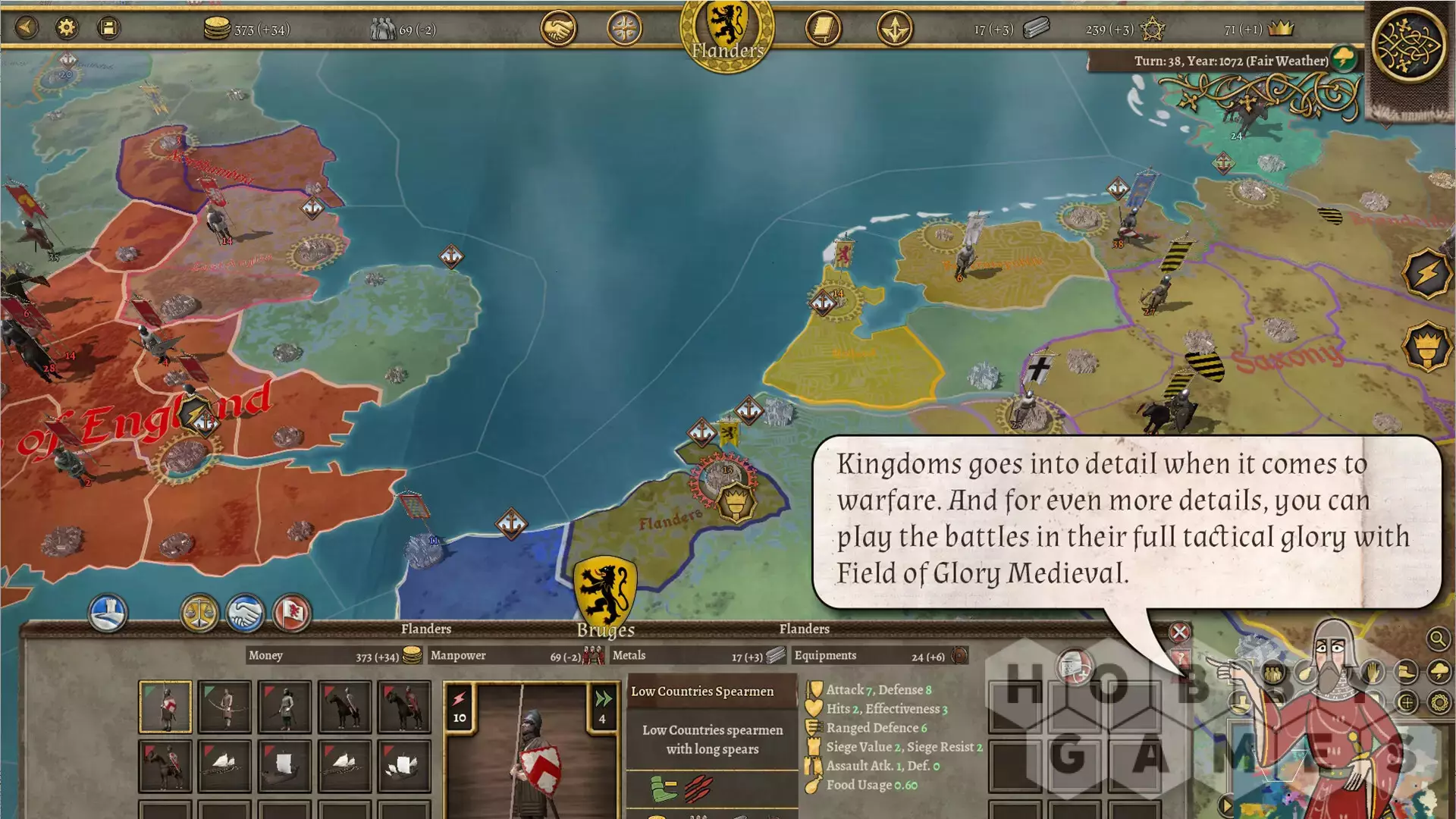Open the gear settings menu
1456x819 pixels.
(67, 28)
